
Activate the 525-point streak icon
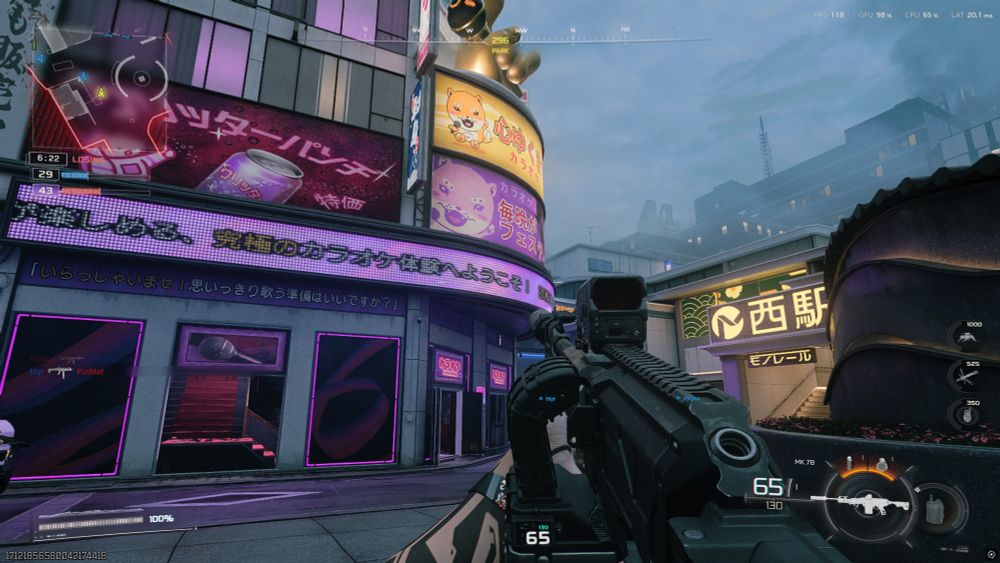click(966, 375)
